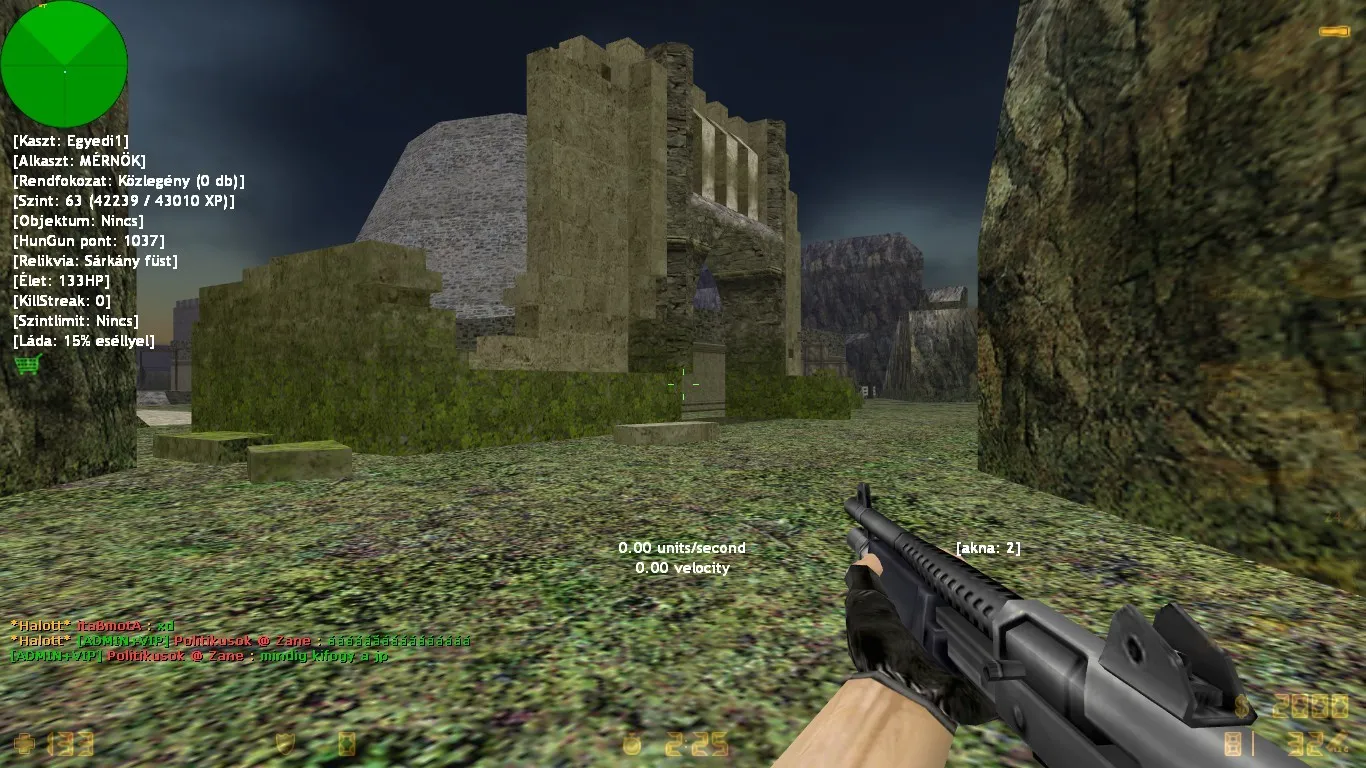Click the dollar sign money icon
1366x768 pixels.
pos(1242,706)
